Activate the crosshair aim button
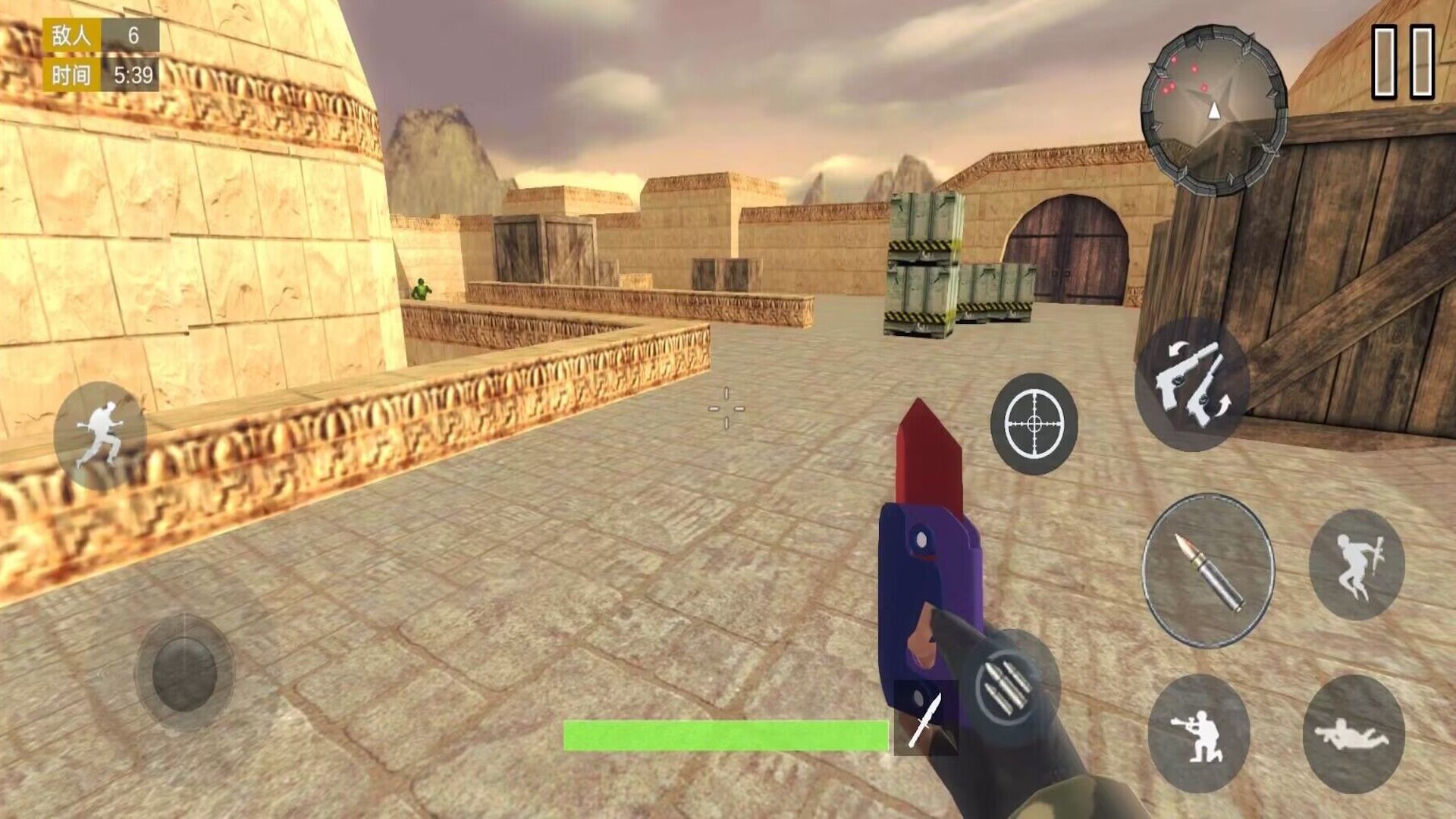The height and width of the screenshot is (819, 1456). (1034, 424)
